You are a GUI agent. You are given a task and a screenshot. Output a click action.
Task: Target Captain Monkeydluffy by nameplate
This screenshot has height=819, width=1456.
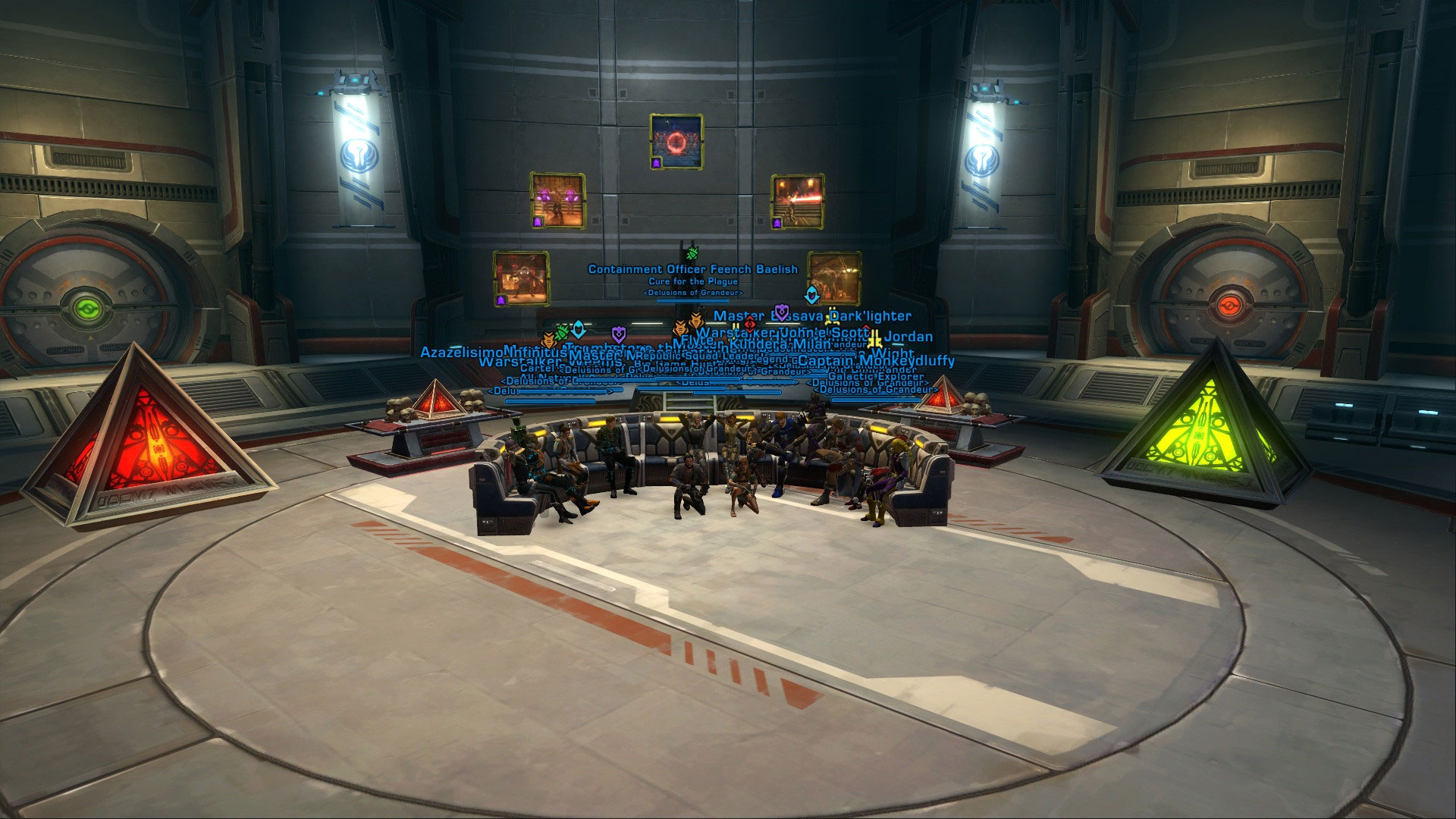point(876,361)
